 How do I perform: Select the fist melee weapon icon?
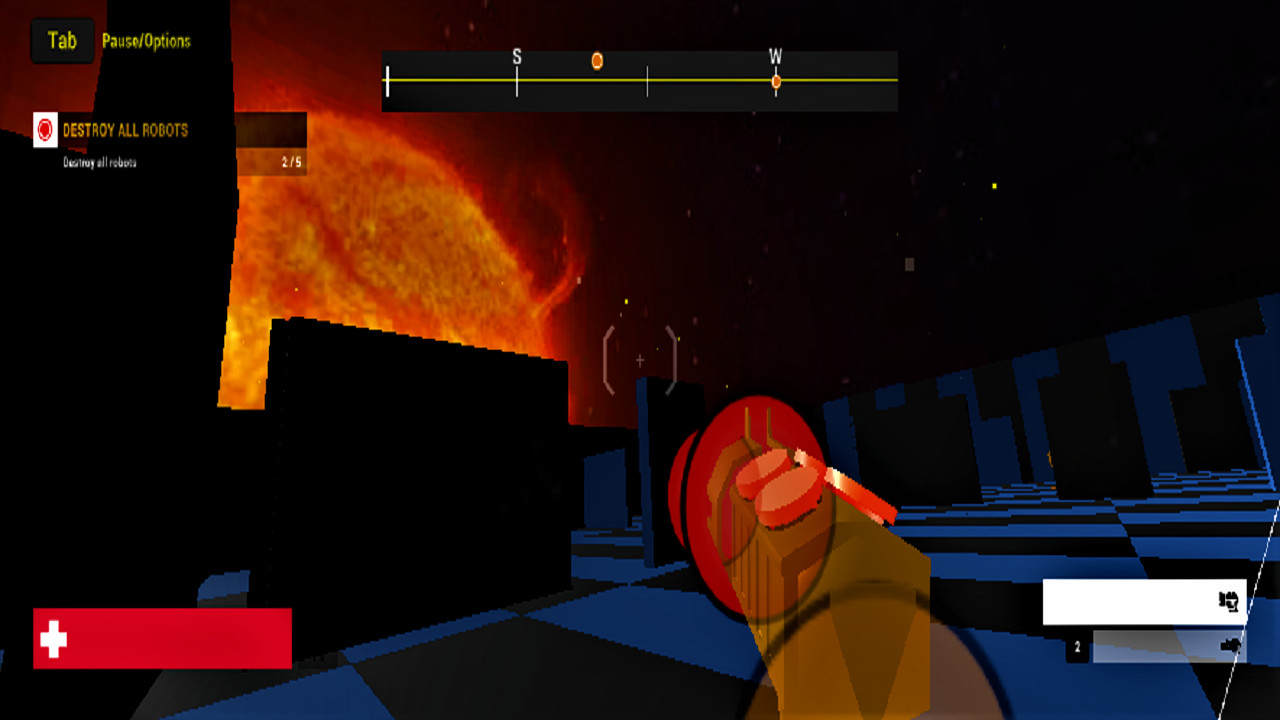(x=1229, y=602)
